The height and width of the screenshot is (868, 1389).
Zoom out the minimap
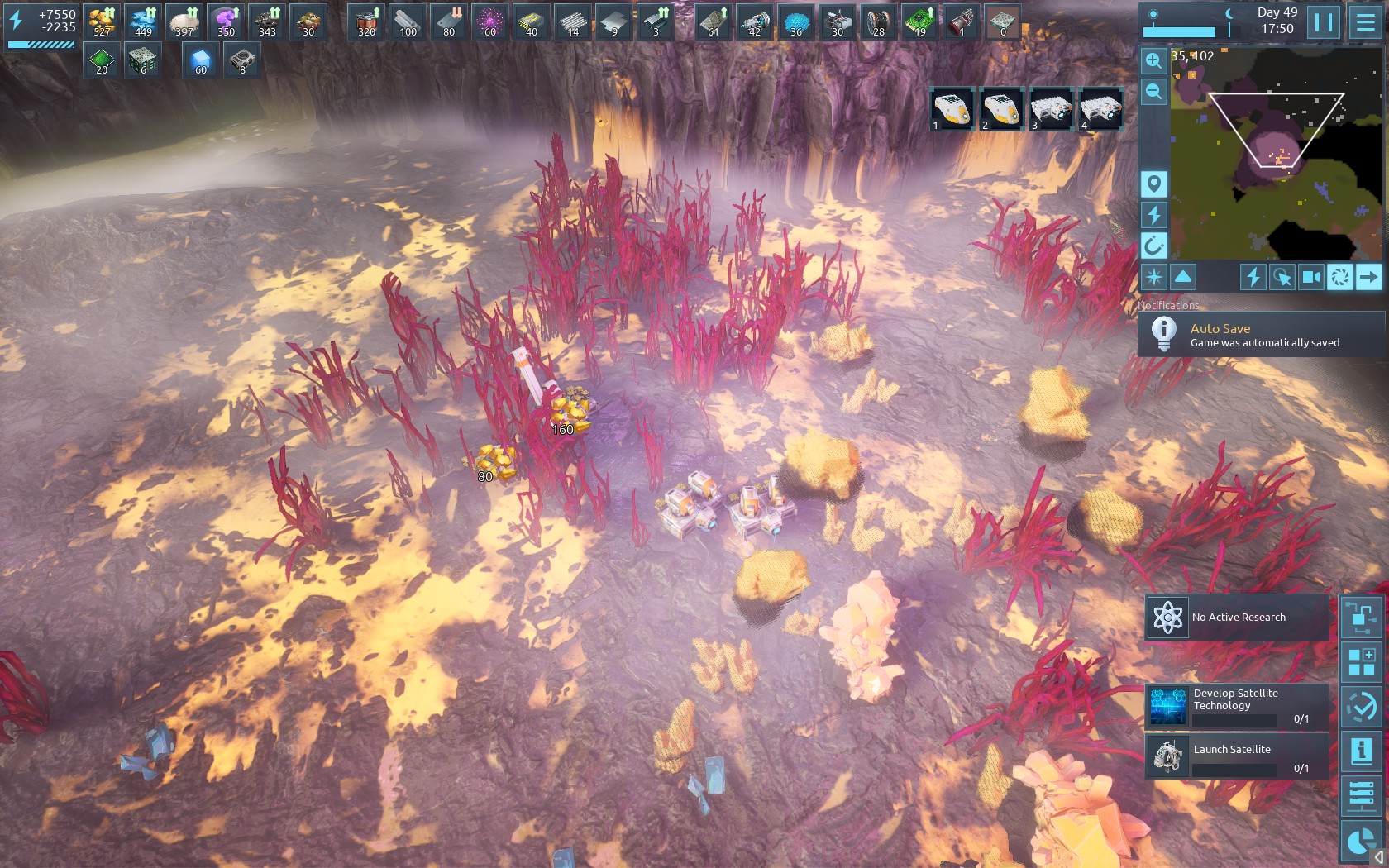click(x=1153, y=92)
